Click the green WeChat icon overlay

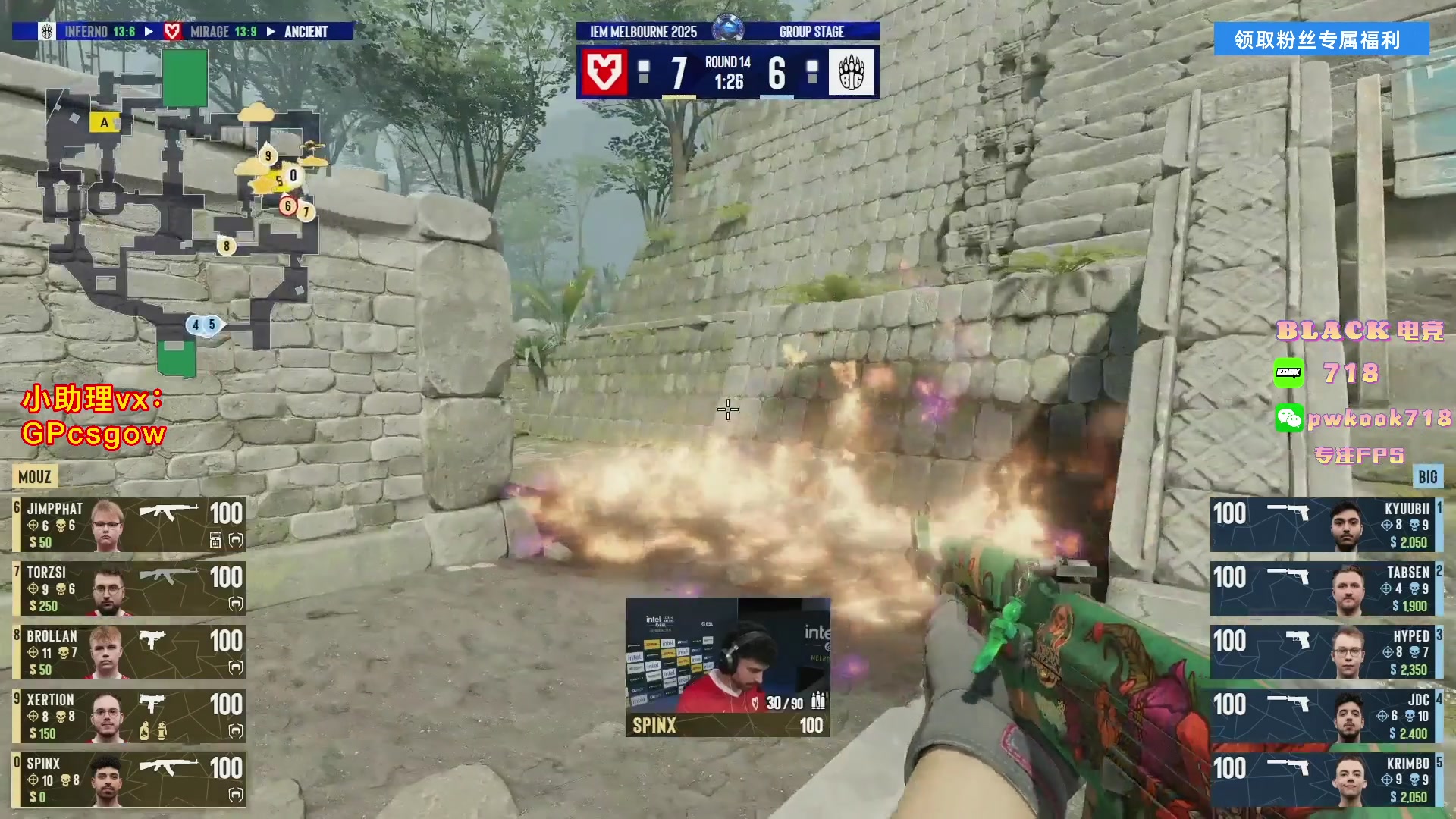tap(1288, 418)
